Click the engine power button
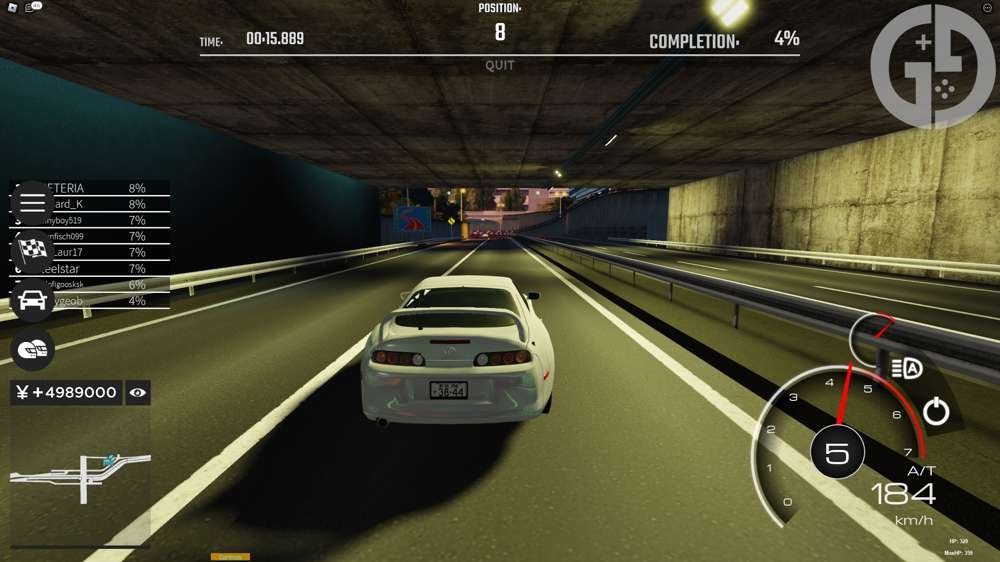Screen dimensions: 1000x562 click(x=936, y=411)
